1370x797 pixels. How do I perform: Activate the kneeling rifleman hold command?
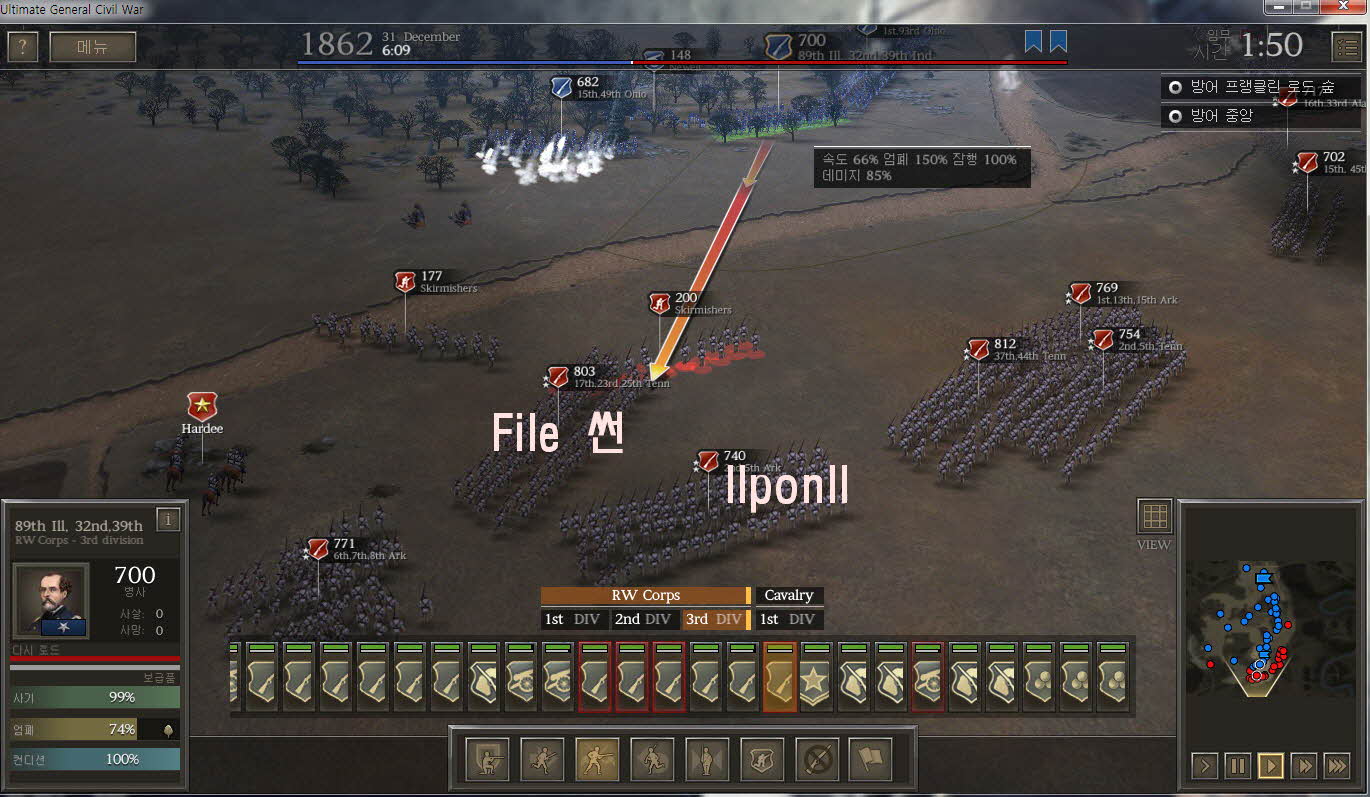tap(486, 760)
